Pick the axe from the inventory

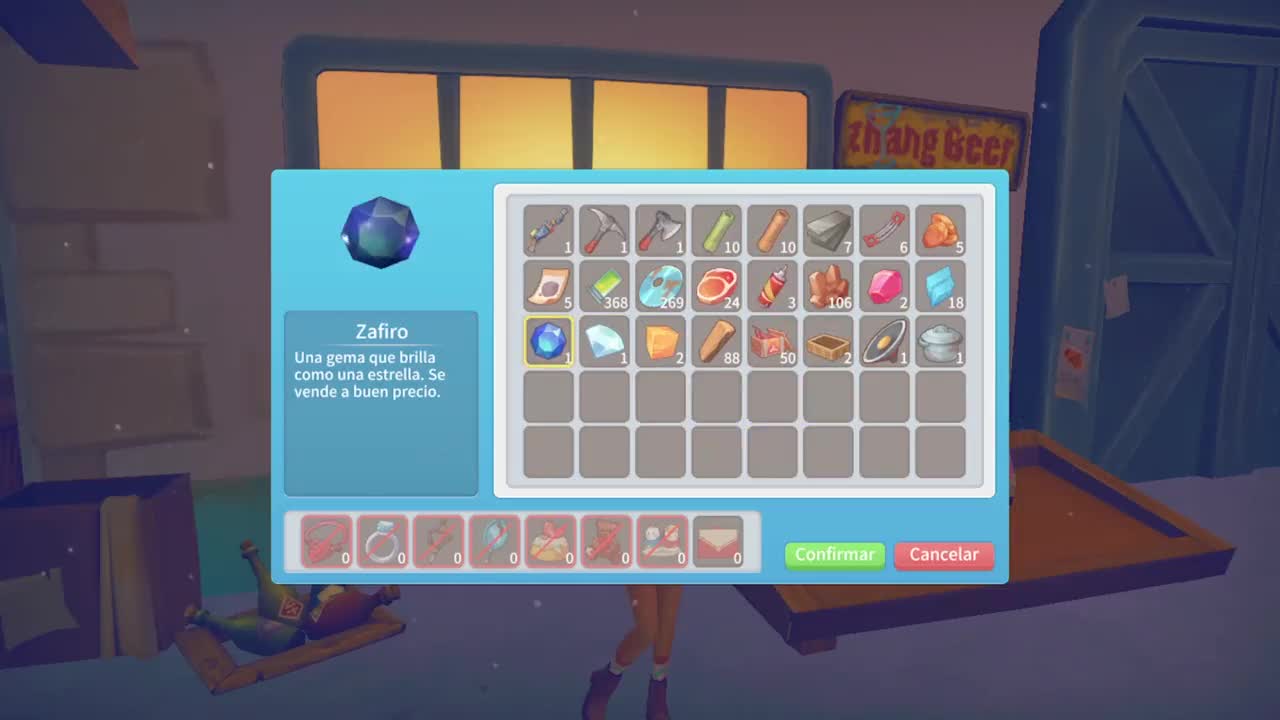660,231
